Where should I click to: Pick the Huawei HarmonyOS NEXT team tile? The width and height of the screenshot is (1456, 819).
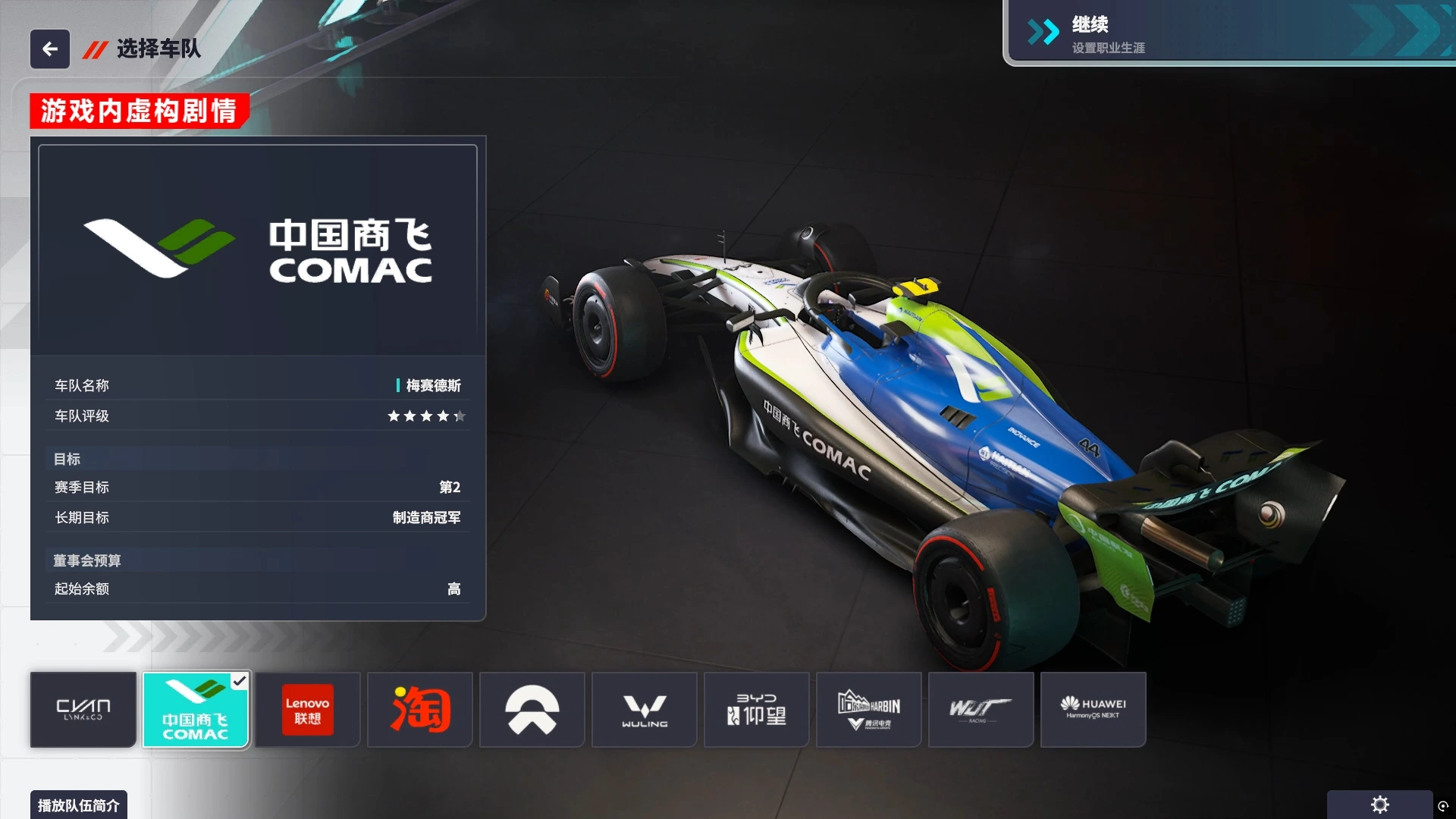tap(1093, 710)
